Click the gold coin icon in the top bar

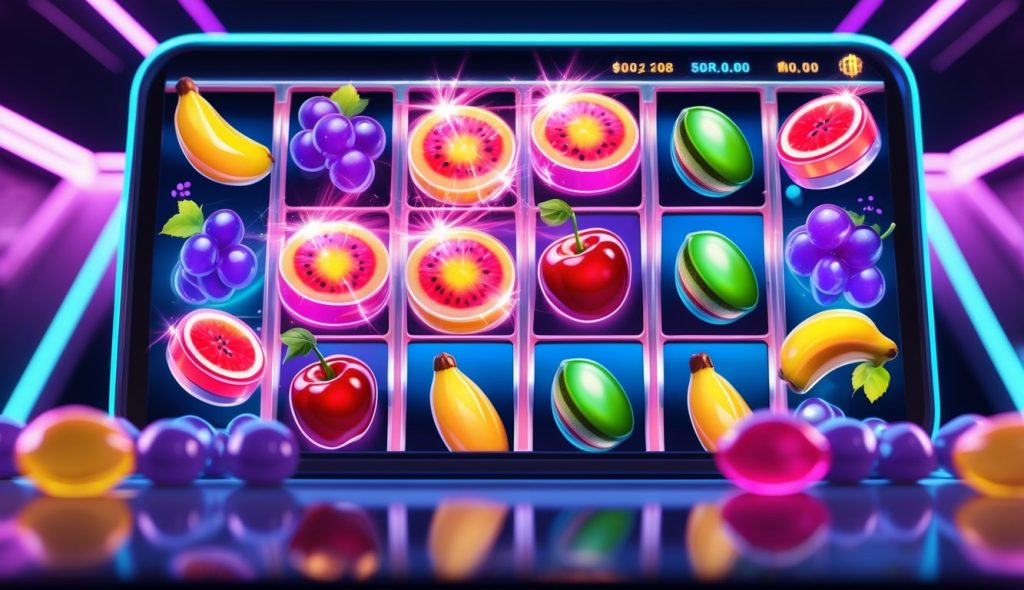[x=851, y=66]
